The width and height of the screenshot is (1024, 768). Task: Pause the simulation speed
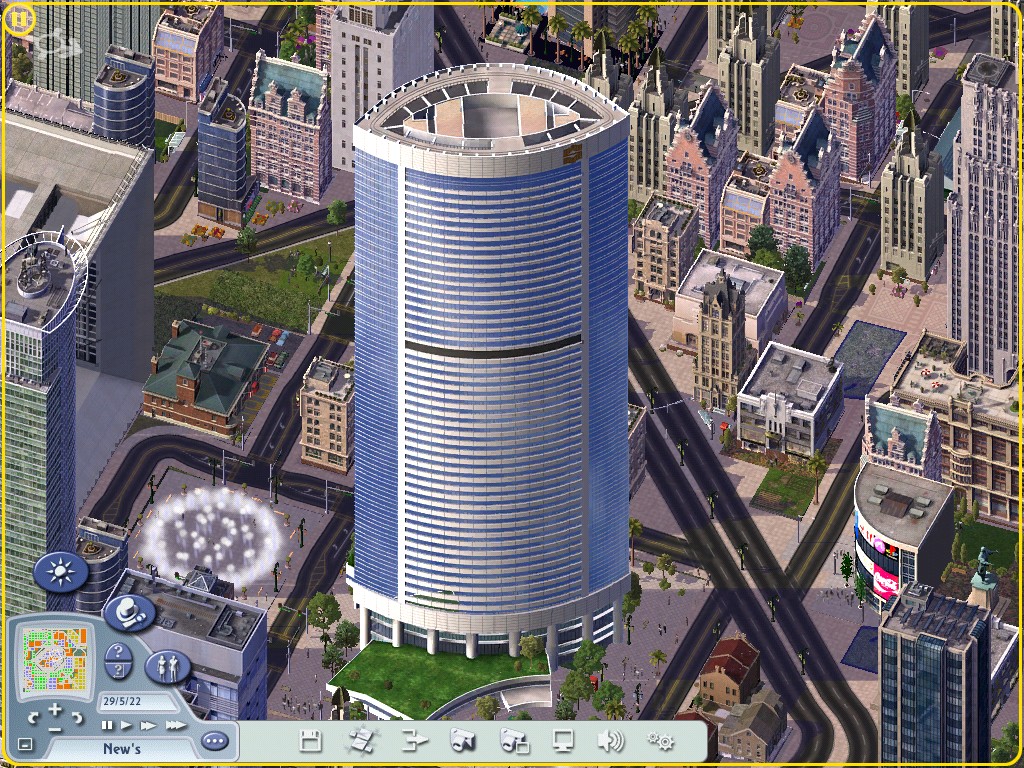click(x=107, y=725)
